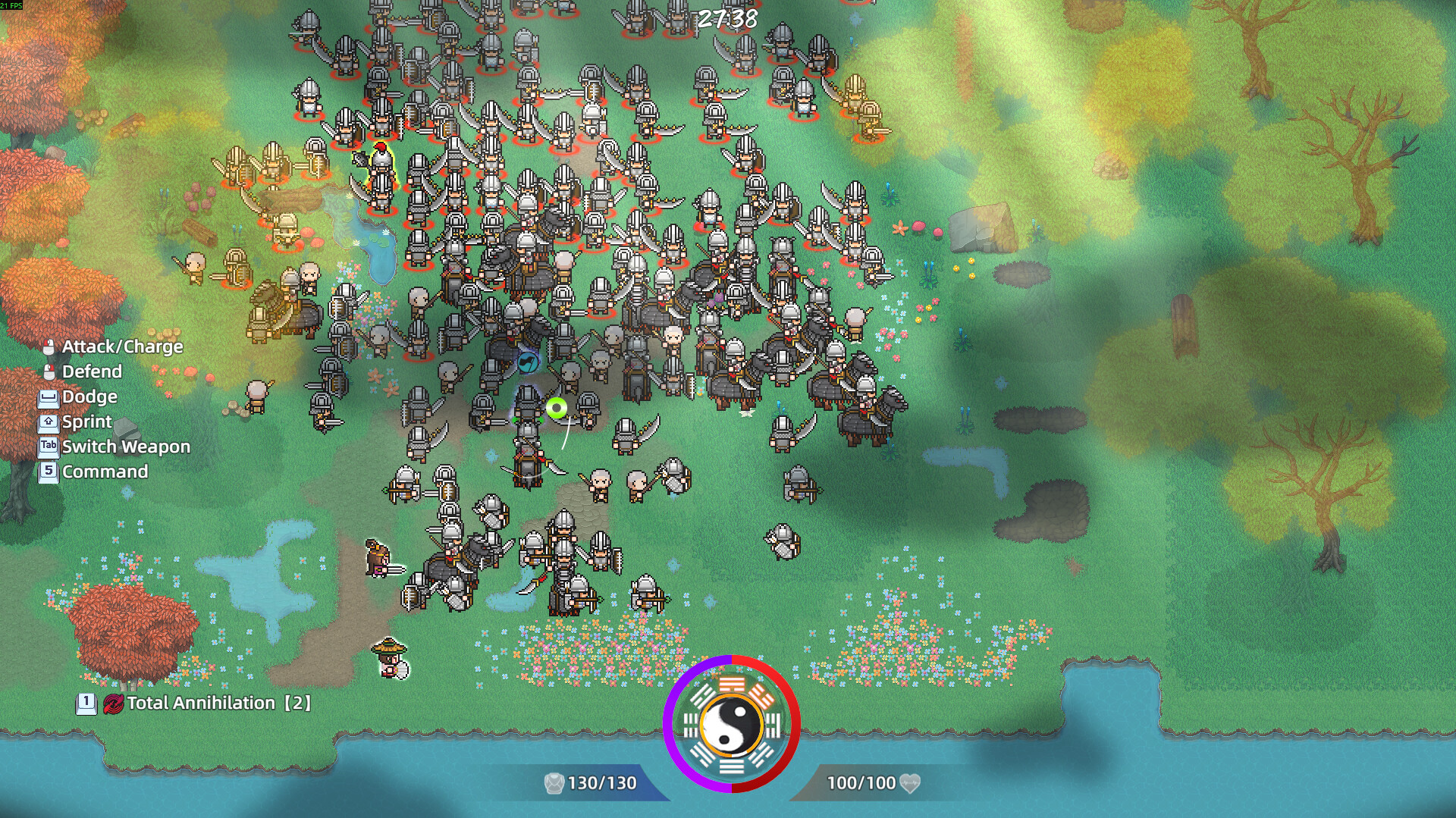Viewport: 1456px width, 818px height.
Task: Click the yin-yang bagua emblem
Action: pyautogui.click(x=731, y=724)
